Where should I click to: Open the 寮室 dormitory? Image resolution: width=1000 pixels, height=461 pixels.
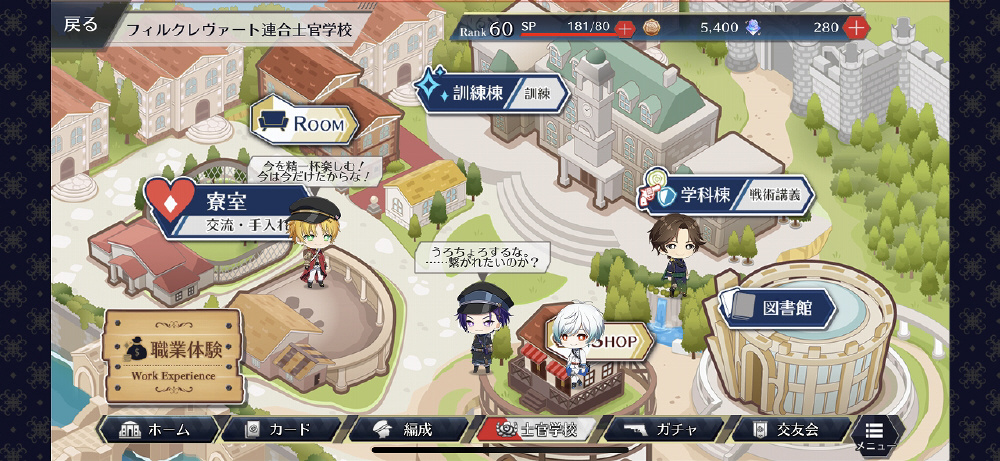(x=215, y=208)
